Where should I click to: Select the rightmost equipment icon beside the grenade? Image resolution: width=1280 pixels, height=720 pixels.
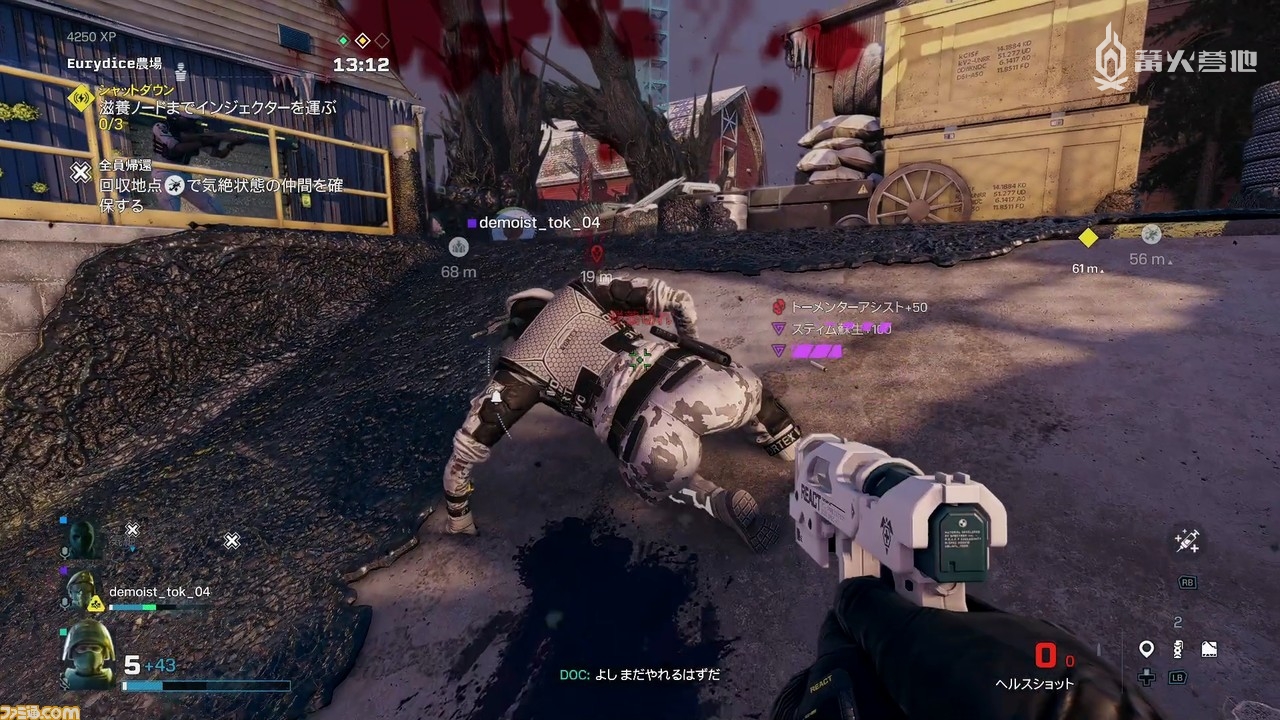coord(1208,649)
